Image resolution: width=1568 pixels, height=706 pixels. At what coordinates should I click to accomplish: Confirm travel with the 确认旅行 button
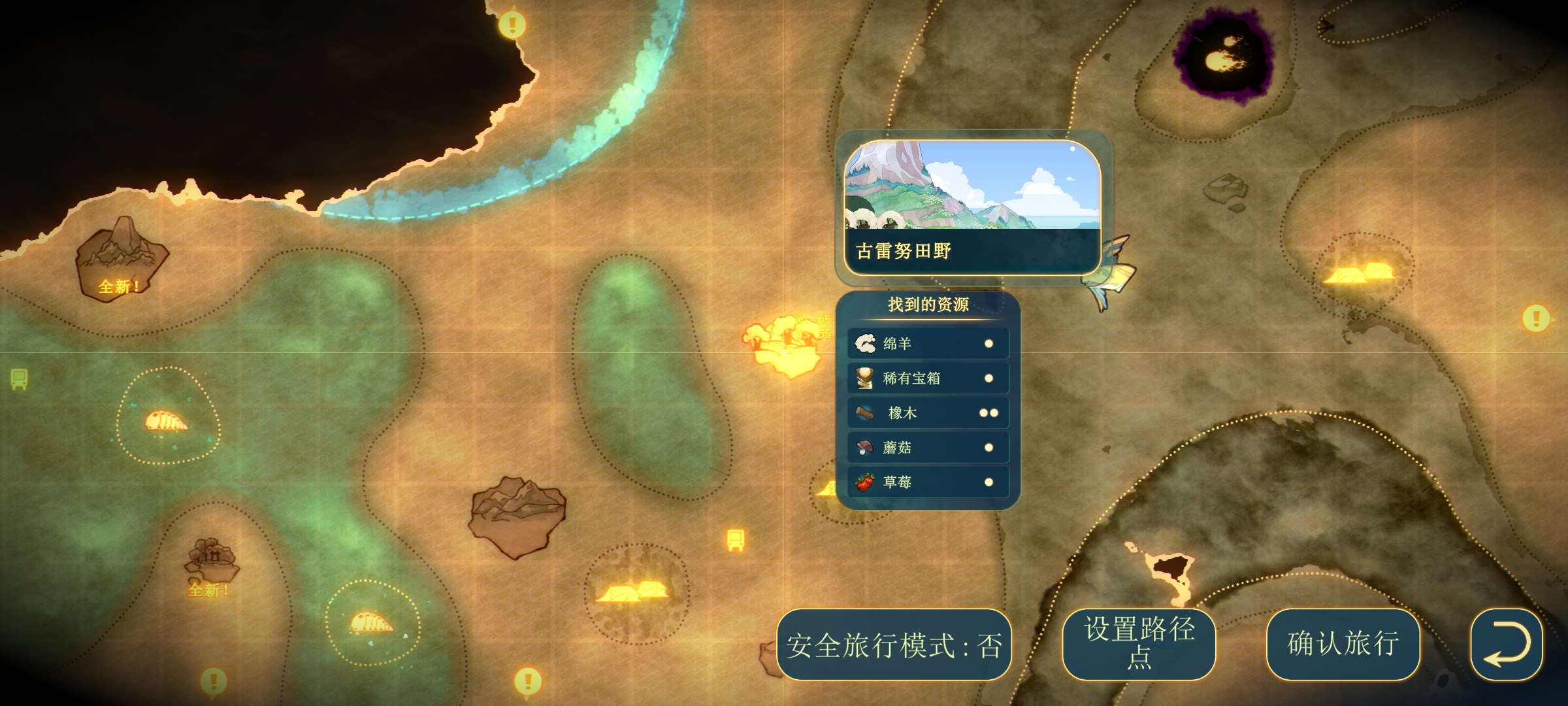pos(1343,645)
